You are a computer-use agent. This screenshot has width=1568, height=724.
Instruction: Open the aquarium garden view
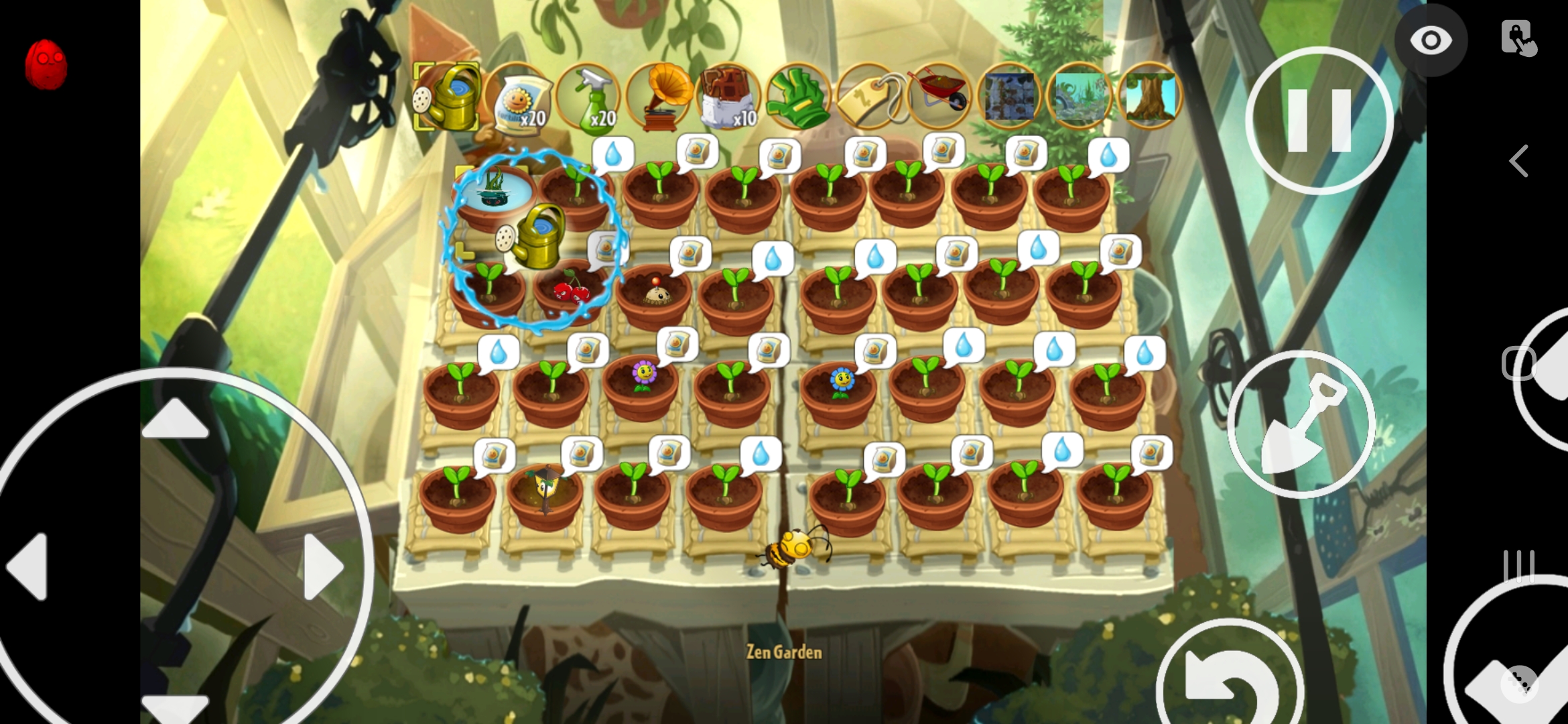[1080, 97]
